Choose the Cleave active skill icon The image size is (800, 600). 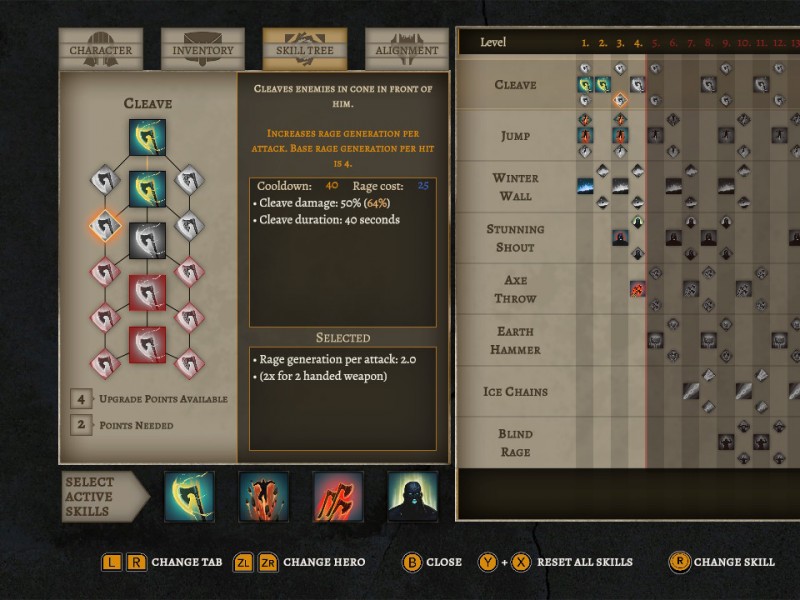[189, 497]
